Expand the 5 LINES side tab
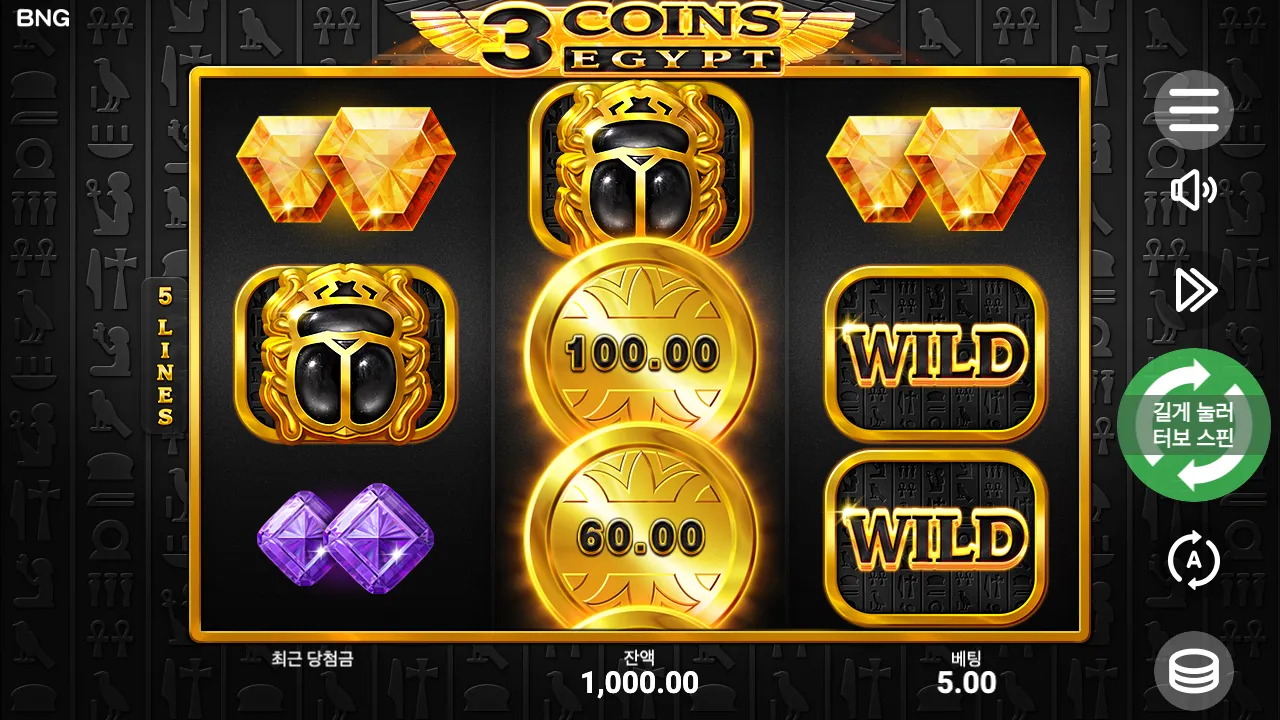This screenshot has width=1280, height=720. coord(165,355)
